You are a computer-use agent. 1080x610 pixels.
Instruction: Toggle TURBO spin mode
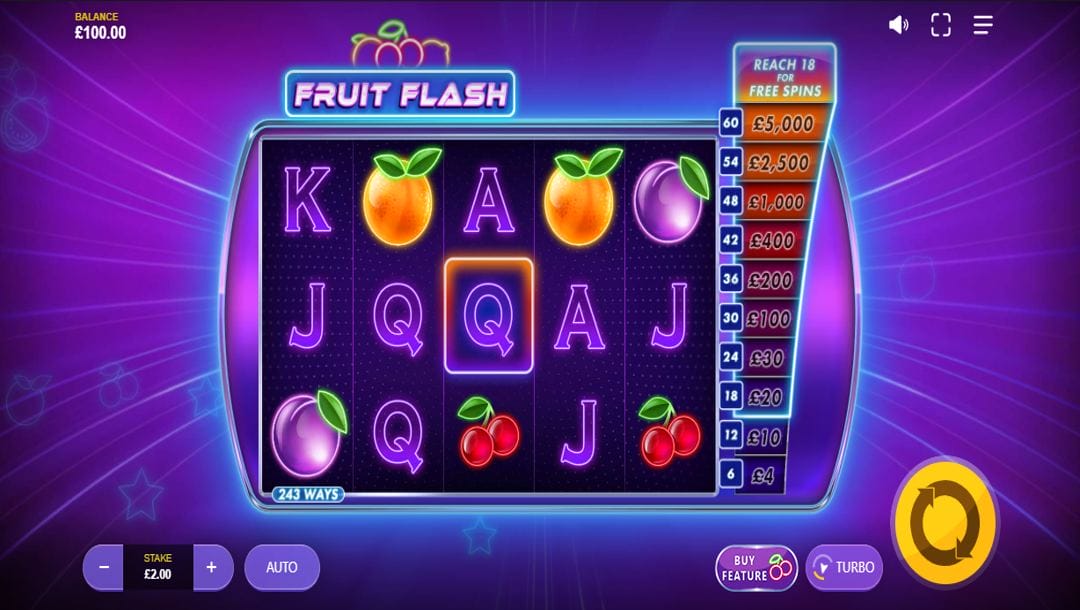[844, 567]
